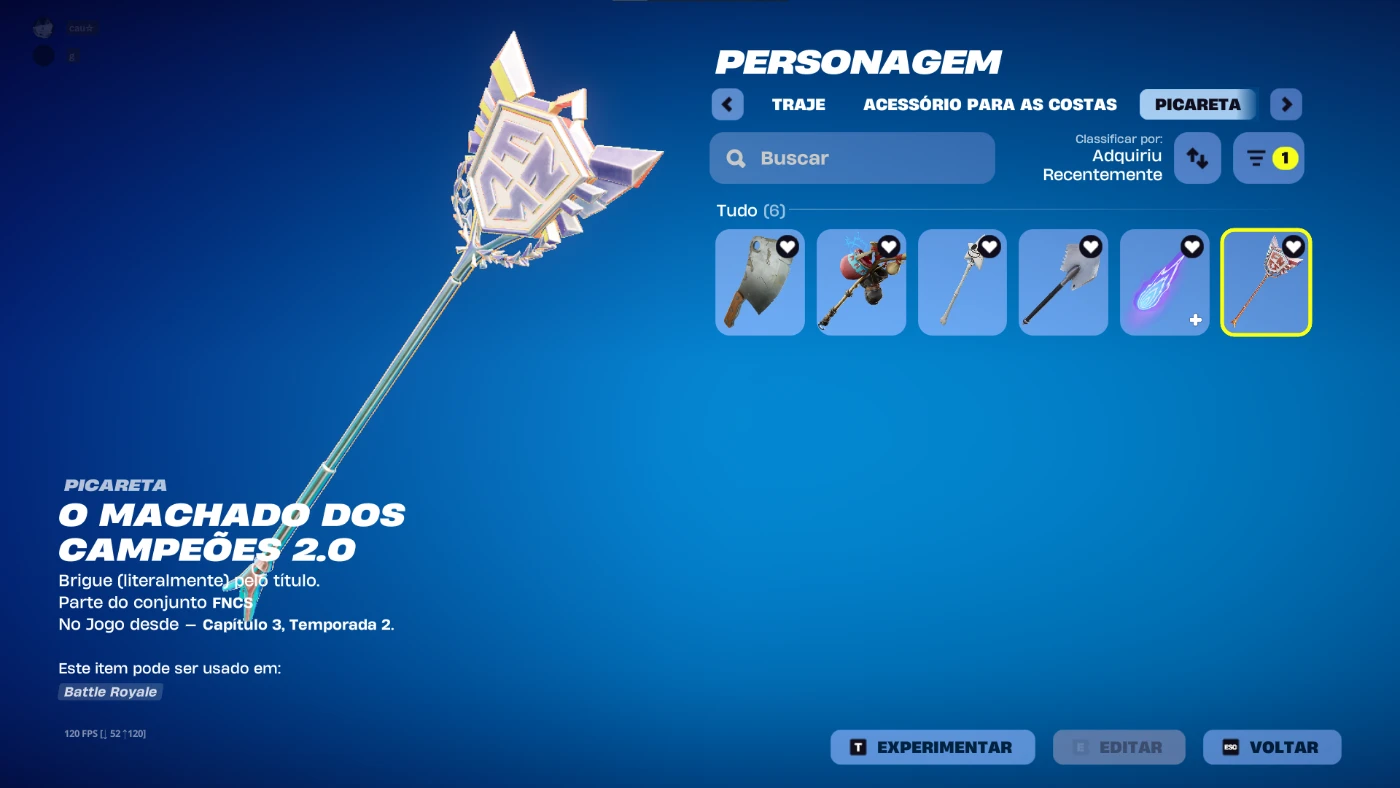Screen dimensions: 1400x788
Task: Click the Experimentar button
Action: tap(932, 747)
